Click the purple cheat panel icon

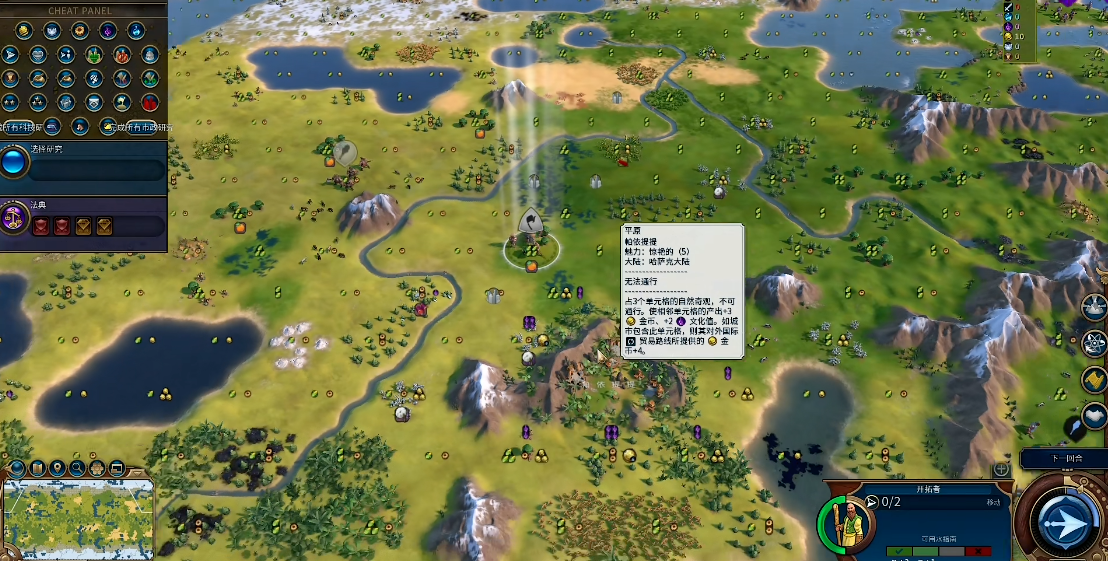107,31
